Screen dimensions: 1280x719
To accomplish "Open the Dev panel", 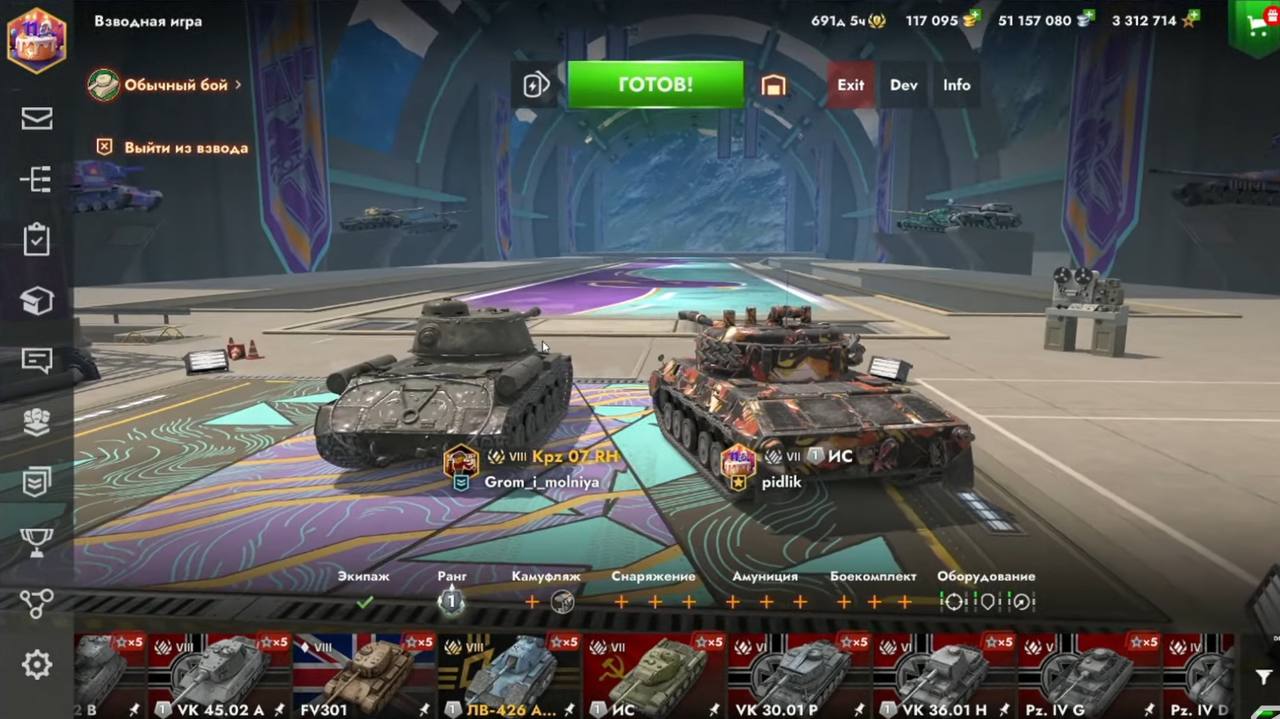I will [x=904, y=85].
